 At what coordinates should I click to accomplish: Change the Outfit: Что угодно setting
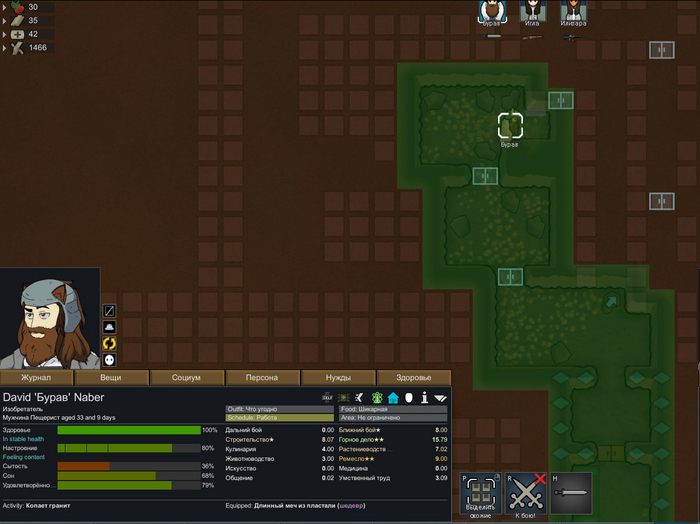(265, 409)
